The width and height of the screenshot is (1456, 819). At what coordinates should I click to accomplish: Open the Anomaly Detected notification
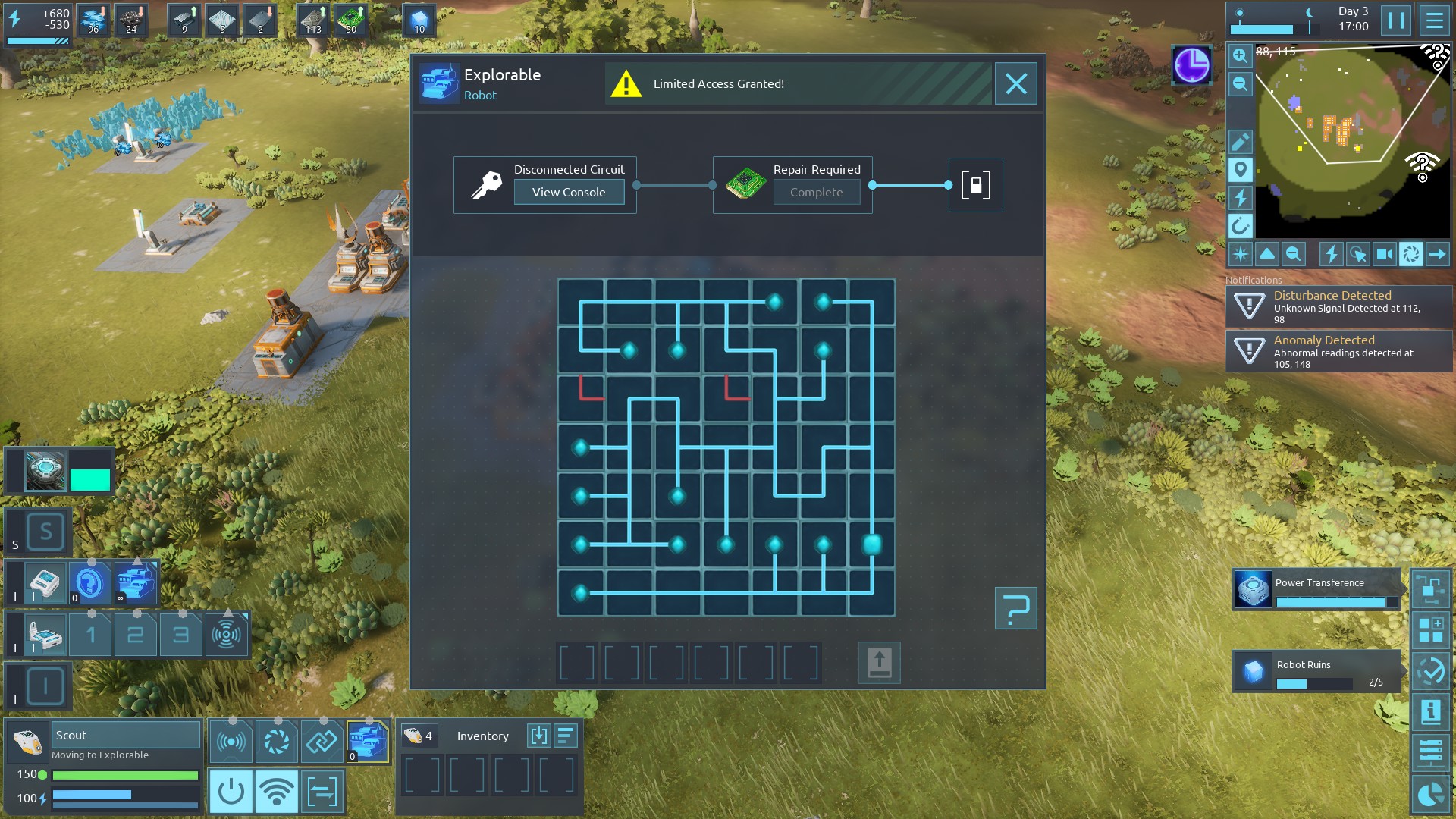point(1339,351)
